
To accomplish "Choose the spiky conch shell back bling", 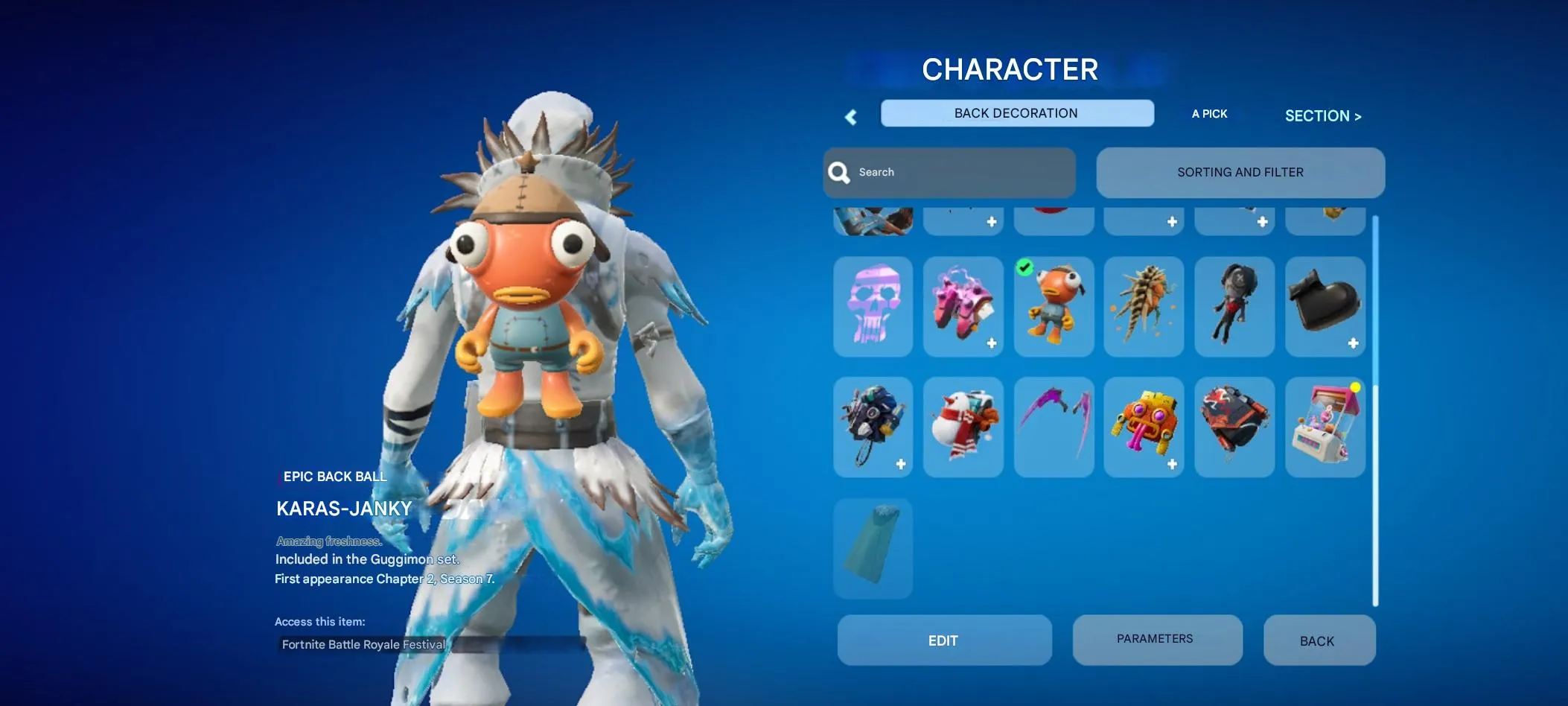I will click(x=1144, y=307).
